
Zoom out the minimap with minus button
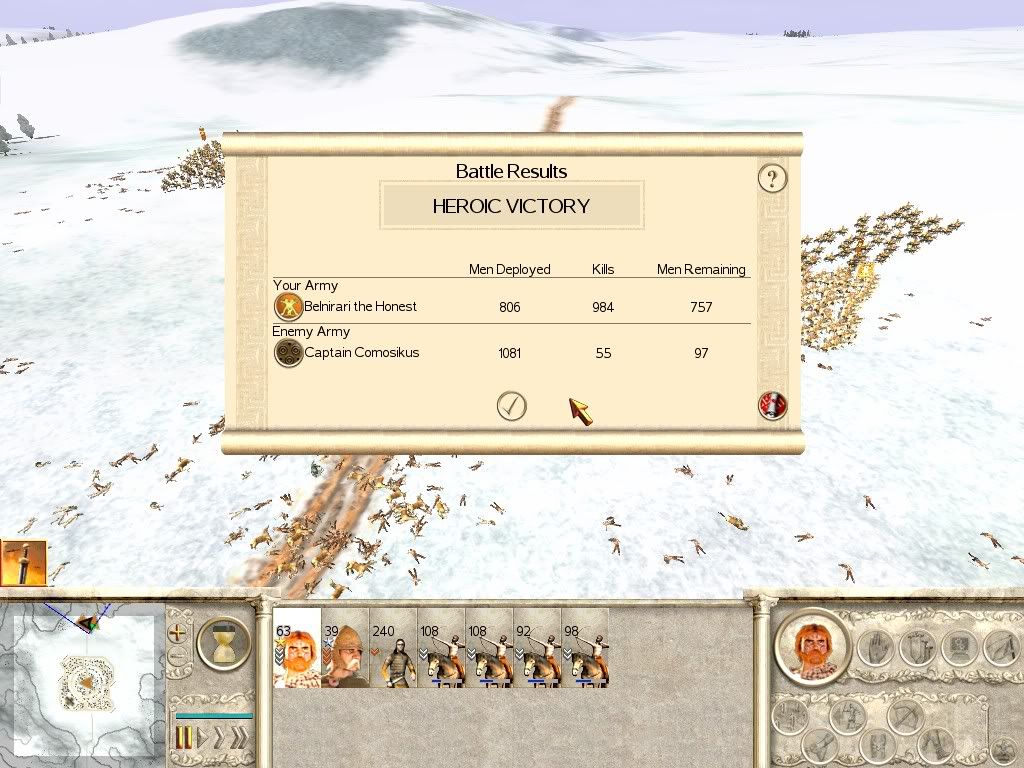point(179,657)
